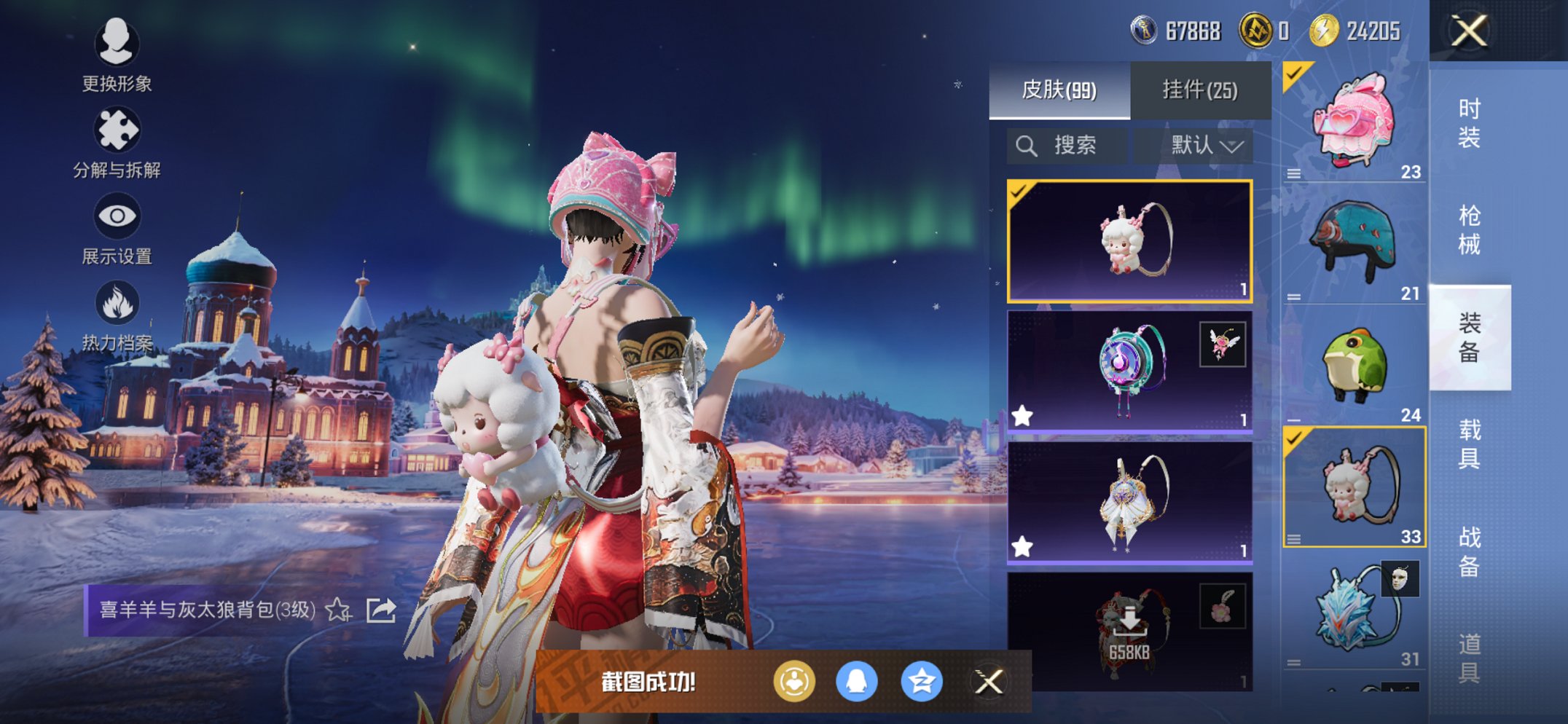Close the wardrobe screen with X
The width and height of the screenshot is (1568, 724).
[1469, 31]
